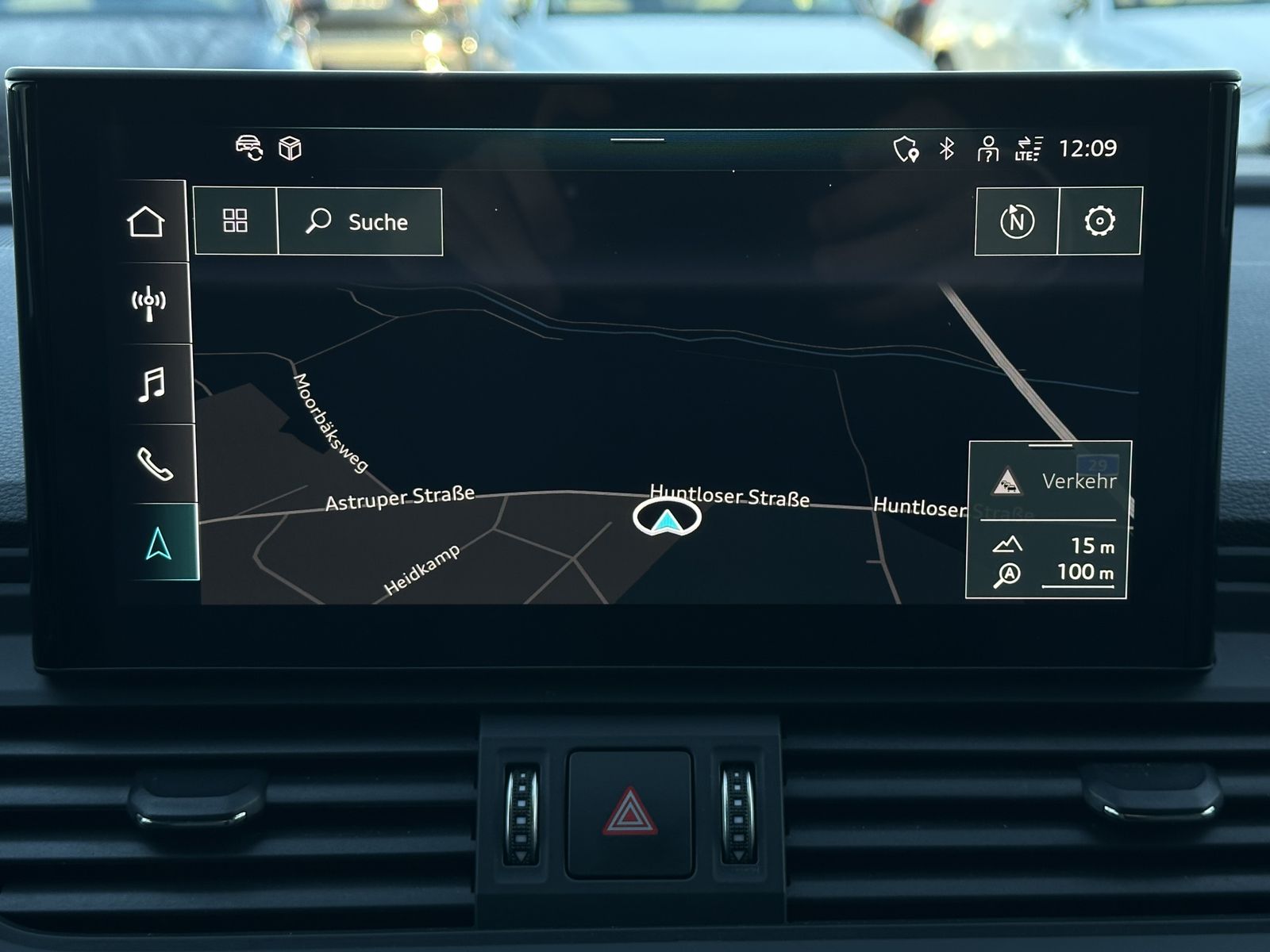Click the 3D package icon top left
1270x952 pixels.
(291, 148)
